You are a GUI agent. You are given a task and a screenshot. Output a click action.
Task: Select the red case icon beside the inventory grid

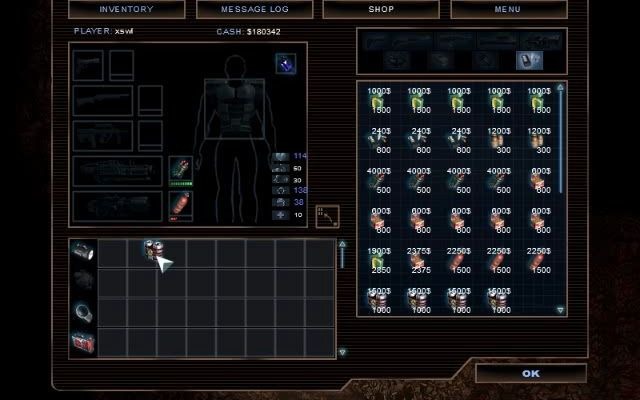click(83, 342)
